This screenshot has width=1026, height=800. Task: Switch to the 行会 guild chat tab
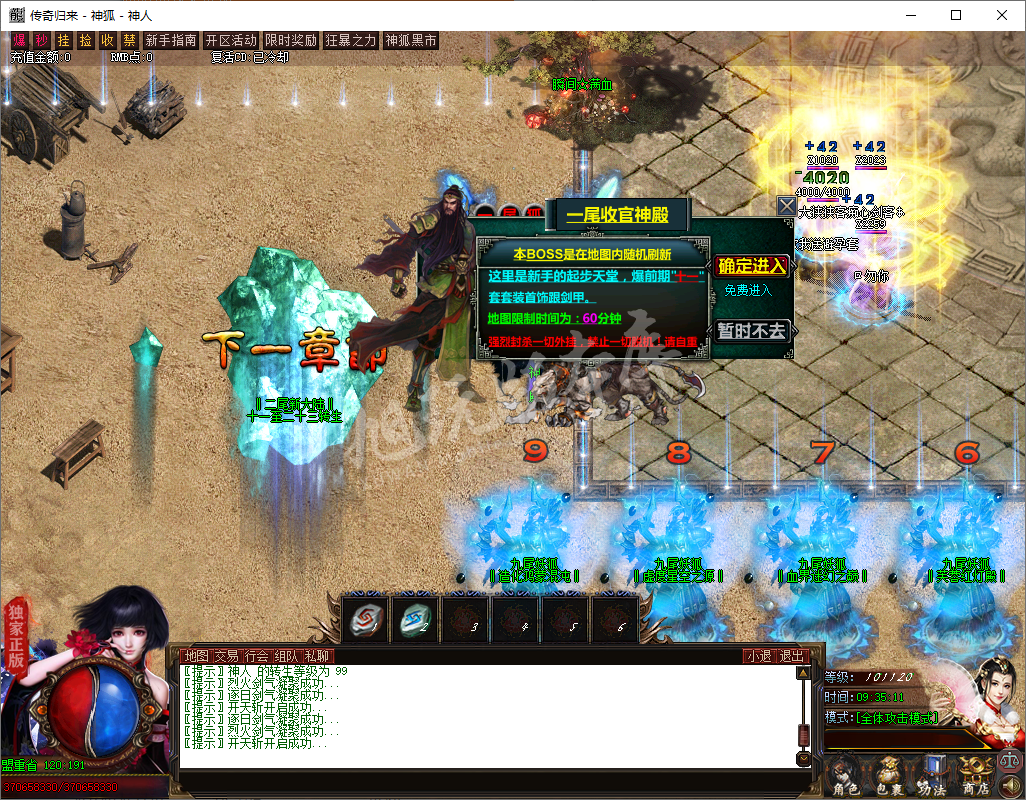(257, 656)
